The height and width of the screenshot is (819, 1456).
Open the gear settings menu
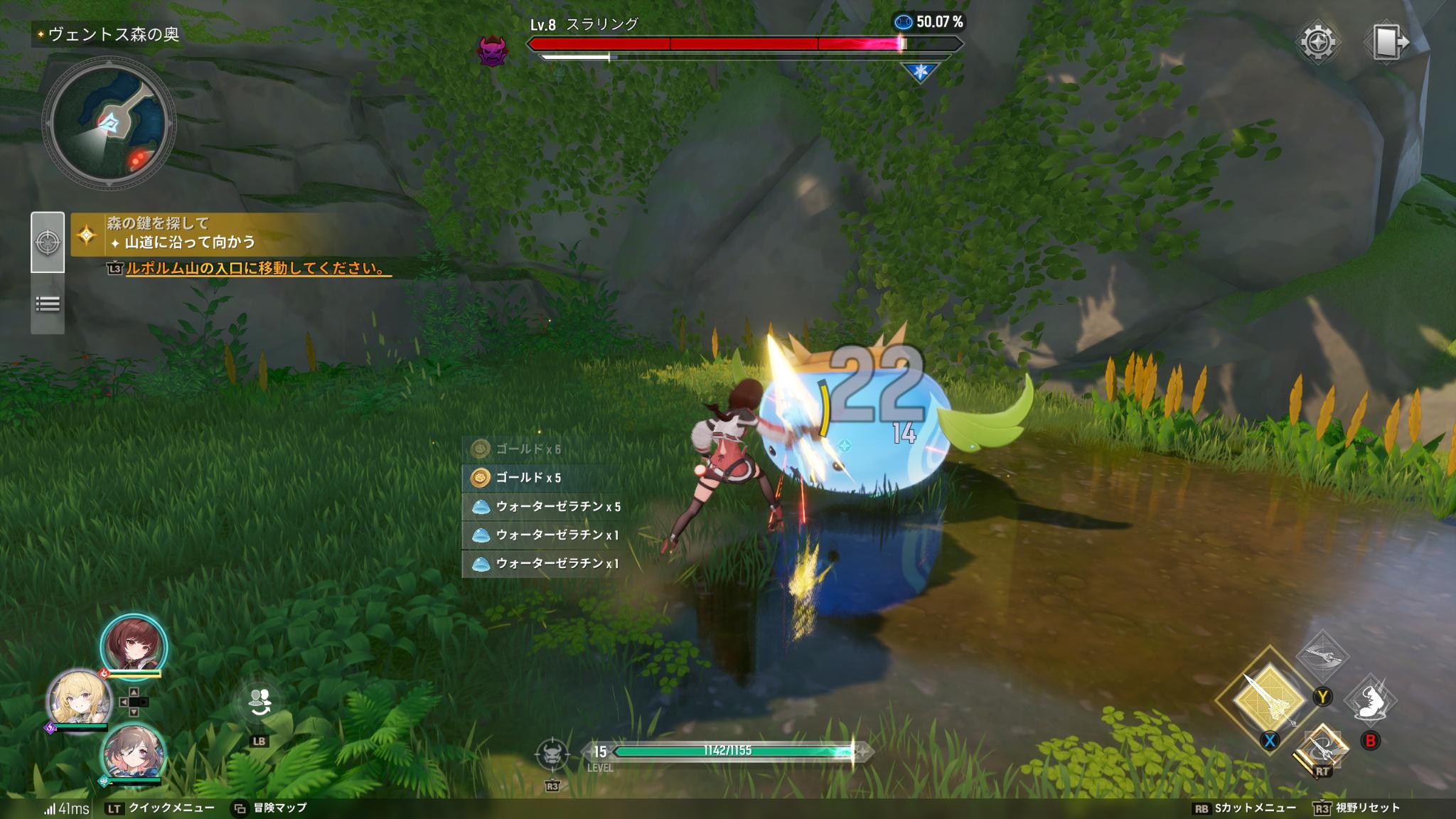coord(1317,42)
